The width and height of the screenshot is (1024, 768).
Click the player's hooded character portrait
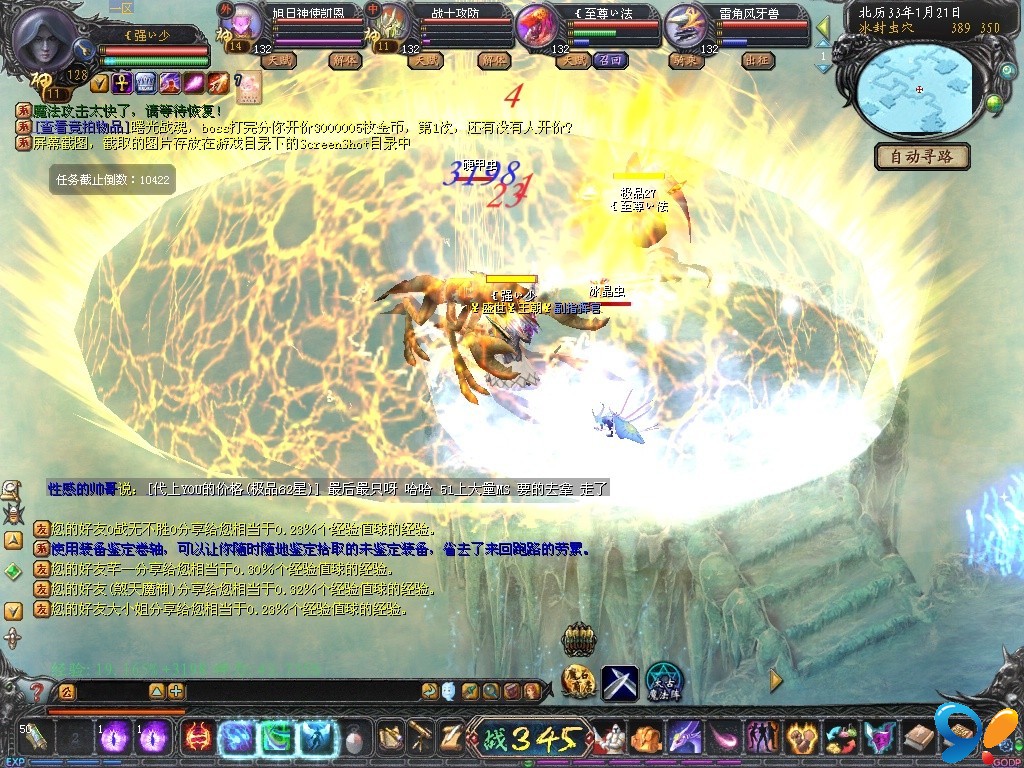pos(47,40)
